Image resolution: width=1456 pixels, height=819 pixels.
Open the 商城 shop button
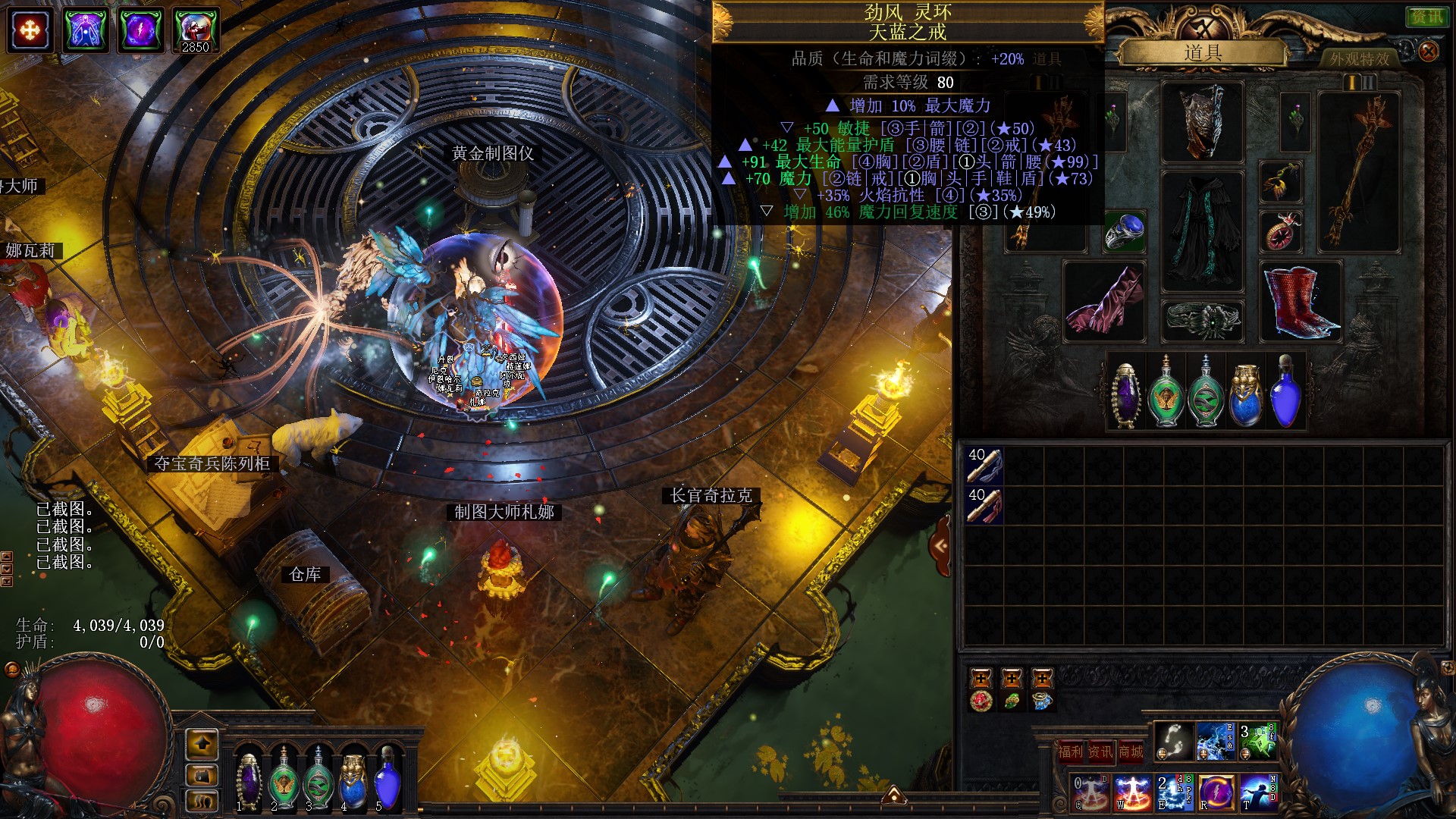1131,752
